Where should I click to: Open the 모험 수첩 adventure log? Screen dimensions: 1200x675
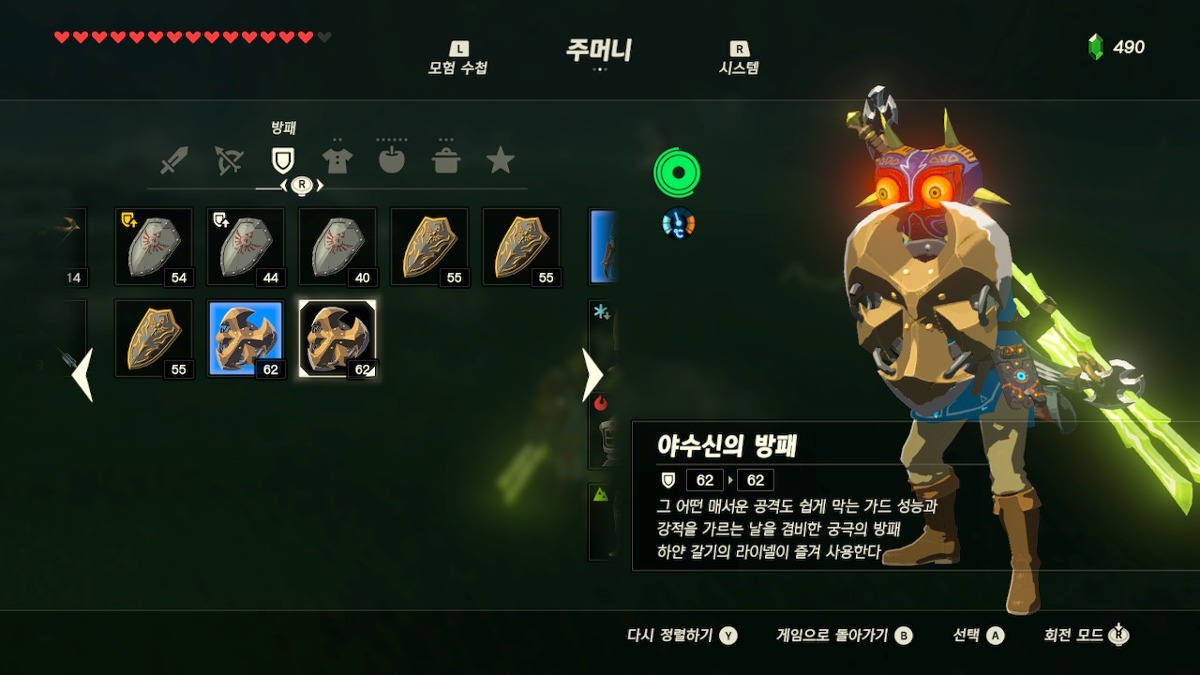pyautogui.click(x=458, y=59)
